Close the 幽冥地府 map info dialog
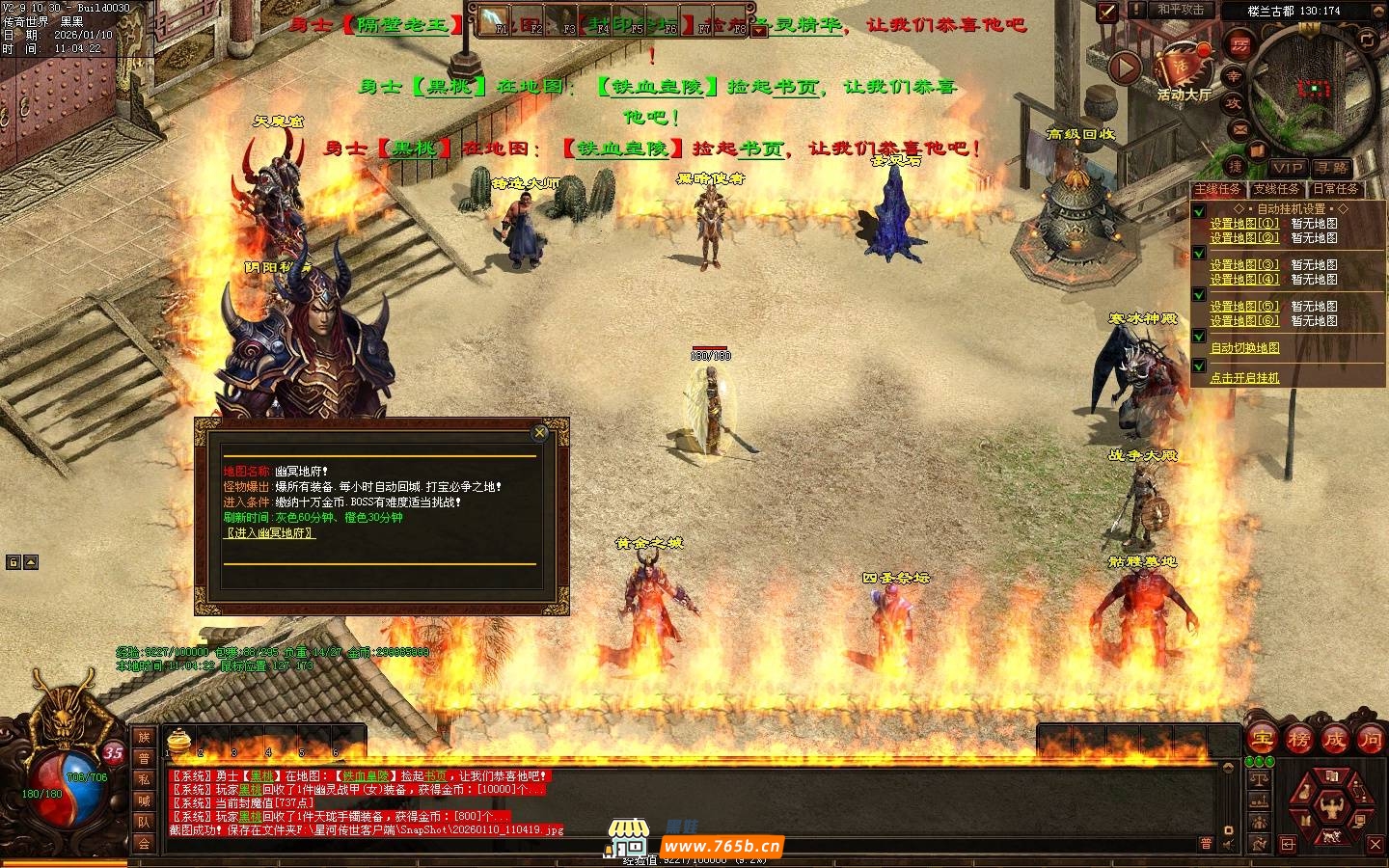Image resolution: width=1389 pixels, height=868 pixels. click(x=540, y=432)
